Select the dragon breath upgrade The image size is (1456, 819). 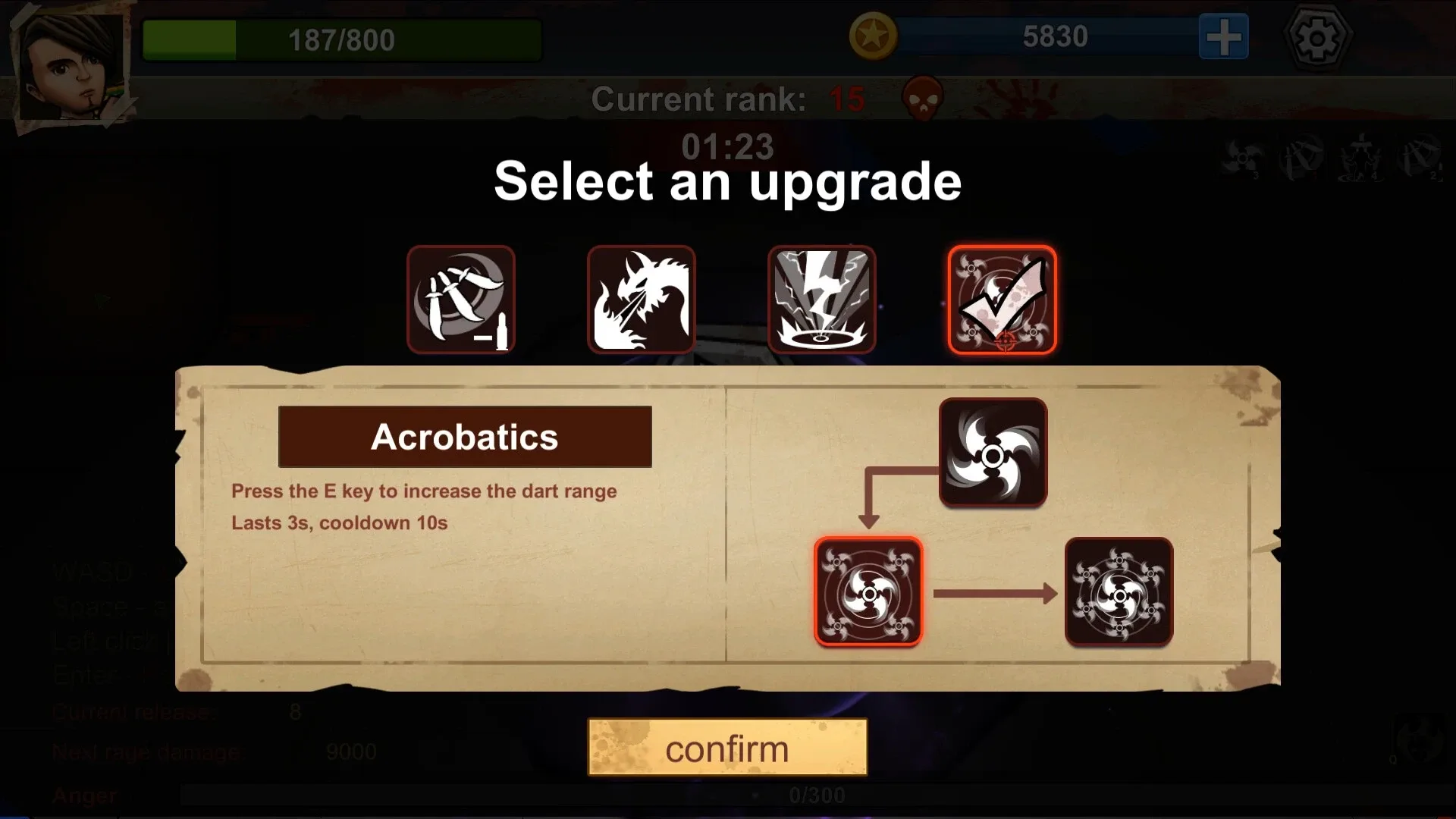641,299
